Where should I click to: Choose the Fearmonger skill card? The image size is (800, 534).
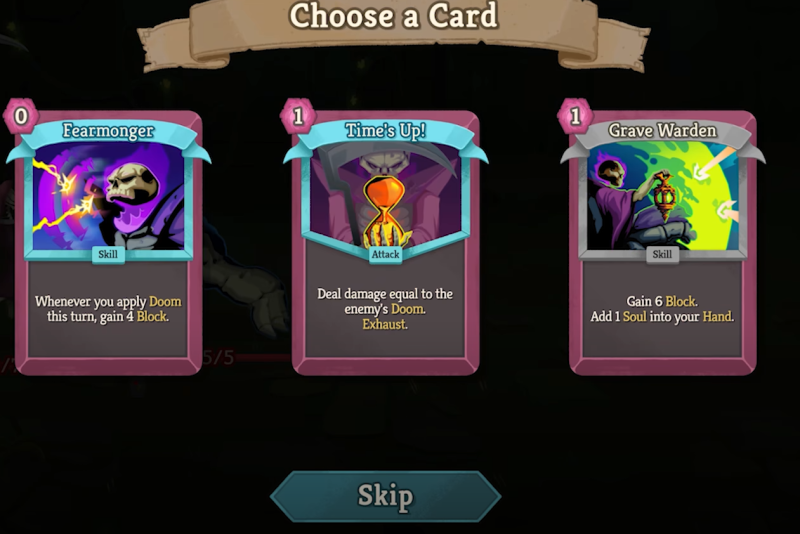108,240
